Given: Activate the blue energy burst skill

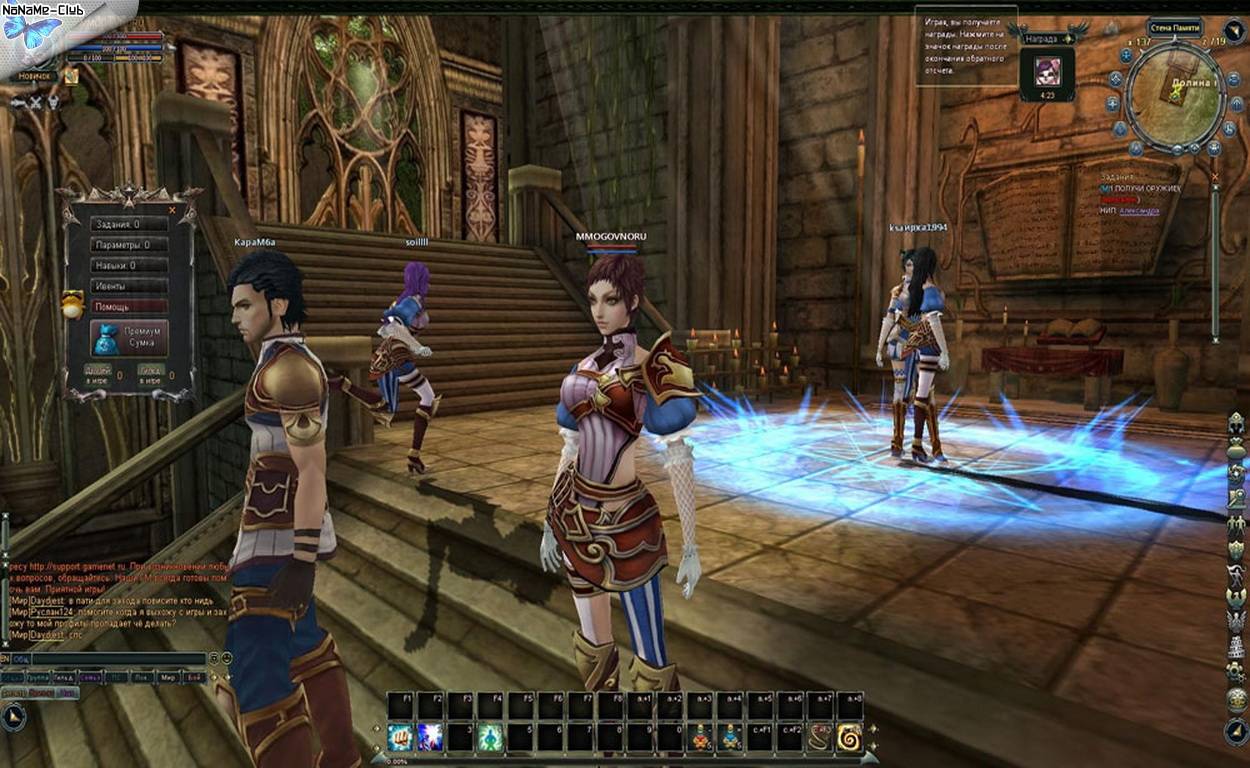Looking at the screenshot, I should 430,738.
